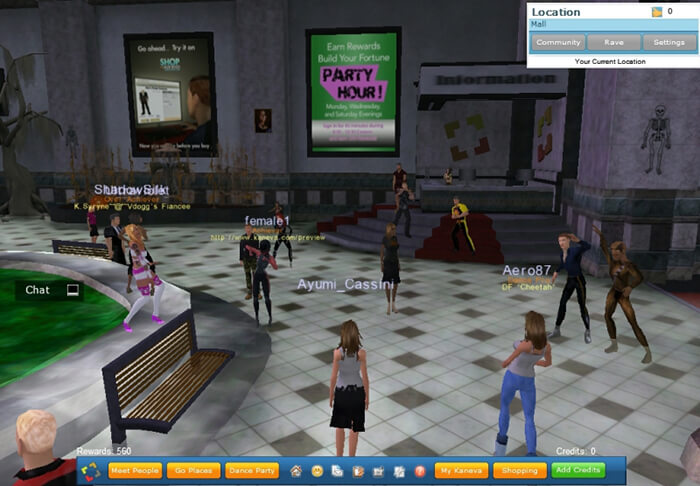Click the red help question mark icon
Image resolution: width=700 pixels, height=486 pixels.
pyautogui.click(x=420, y=470)
